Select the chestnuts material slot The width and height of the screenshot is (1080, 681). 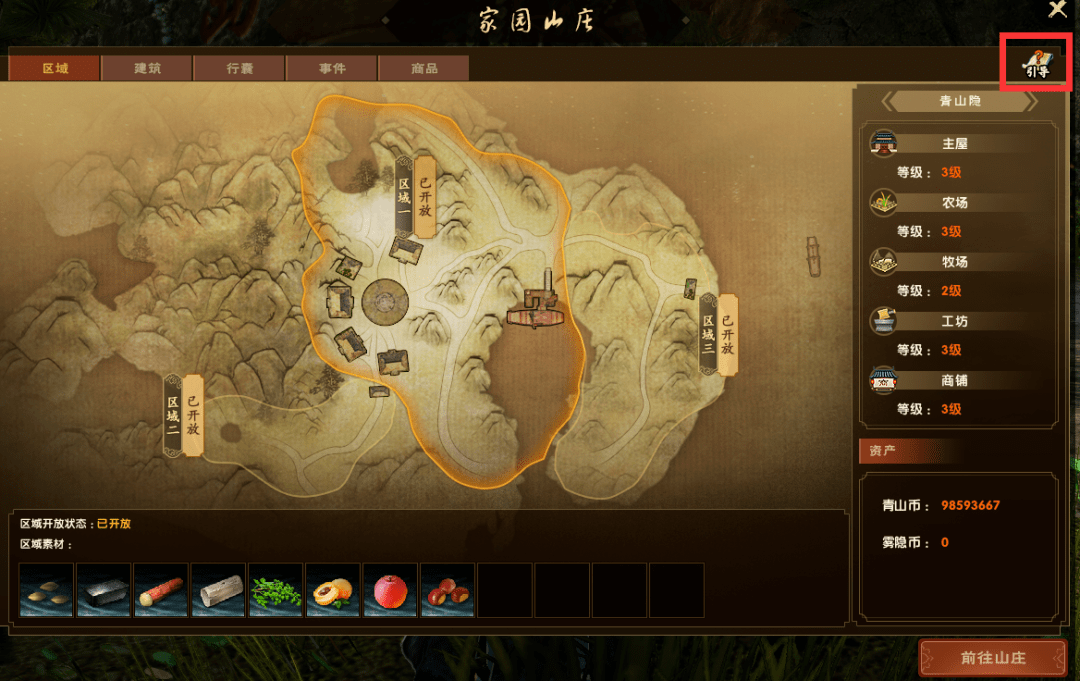click(447, 590)
